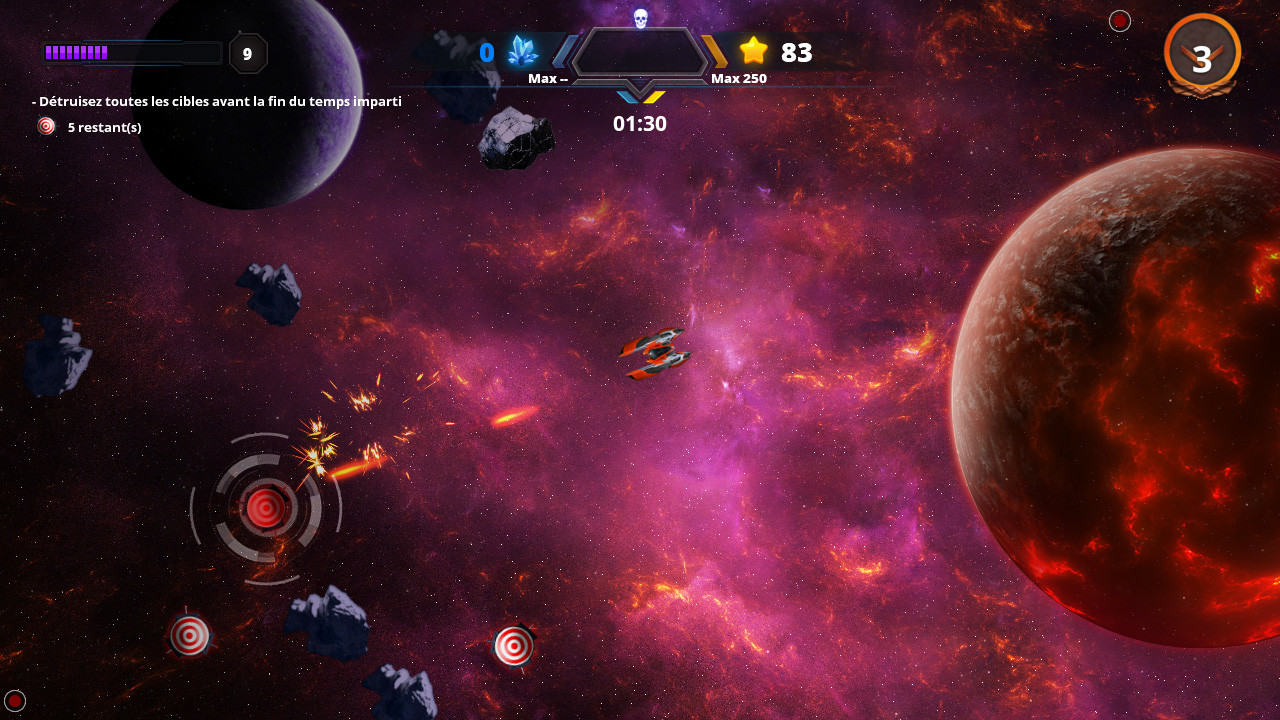
Task: Click the small red dot in the top-right corner
Action: tap(1119, 20)
